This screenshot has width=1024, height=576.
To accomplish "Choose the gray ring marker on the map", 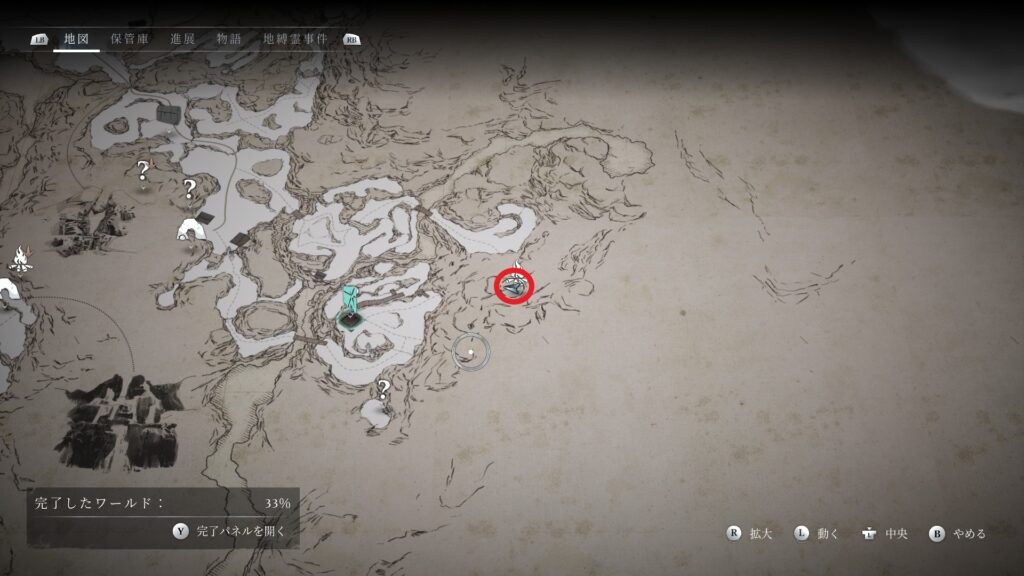I will (469, 350).
